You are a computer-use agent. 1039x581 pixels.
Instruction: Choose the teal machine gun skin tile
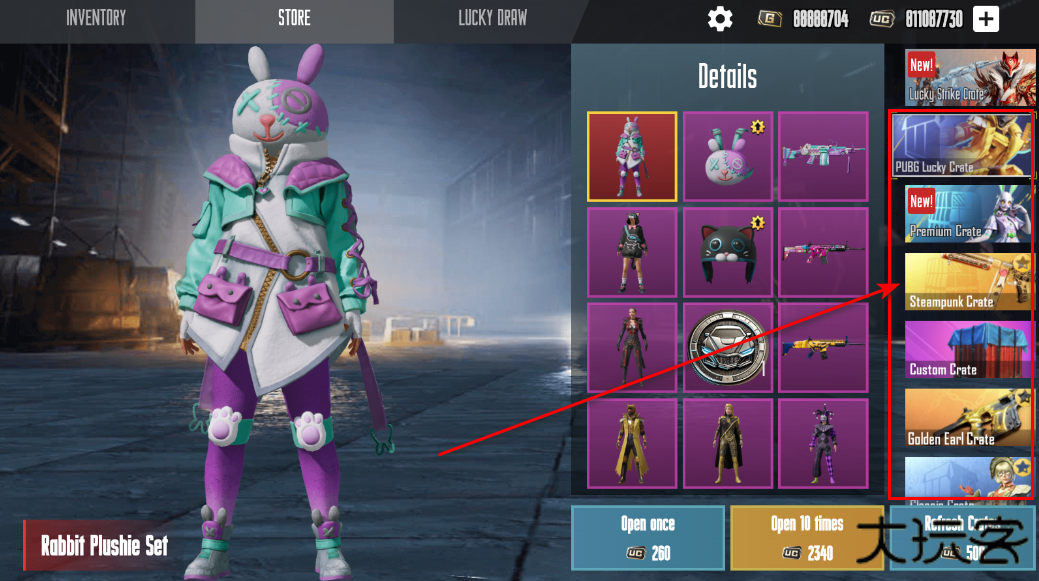click(823, 156)
